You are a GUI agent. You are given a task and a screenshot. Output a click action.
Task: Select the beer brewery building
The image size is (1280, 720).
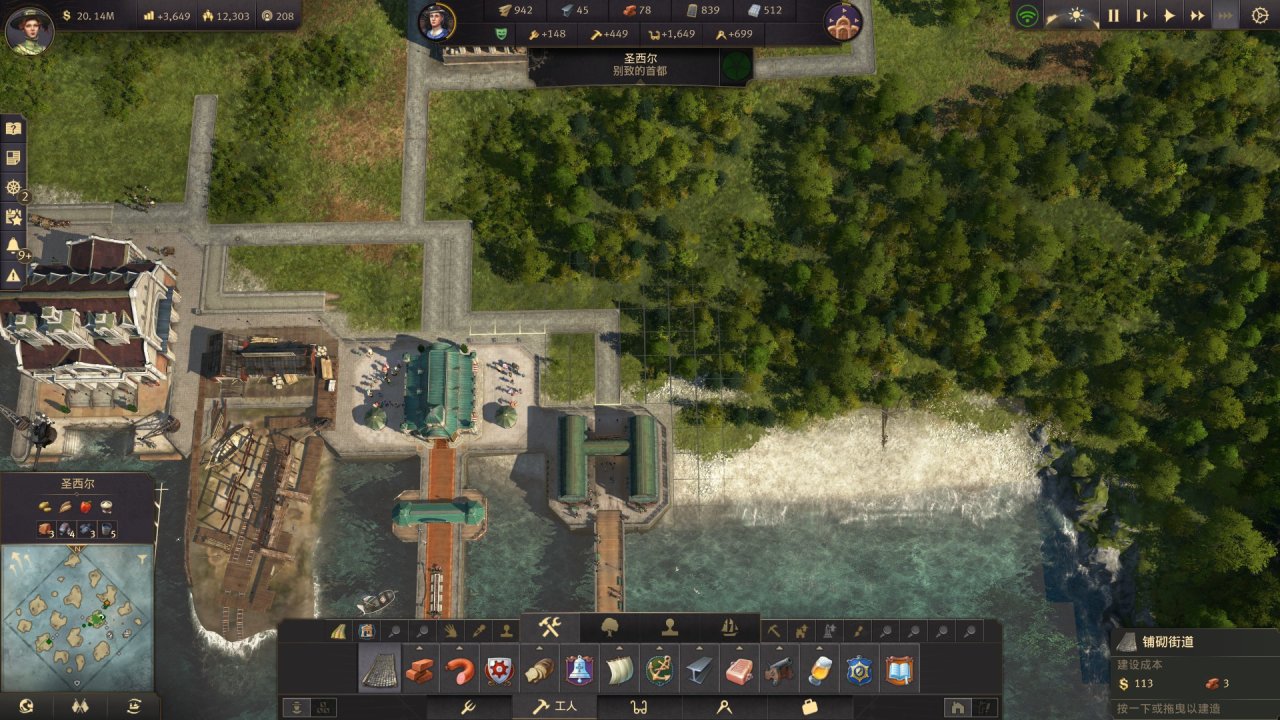(820, 669)
